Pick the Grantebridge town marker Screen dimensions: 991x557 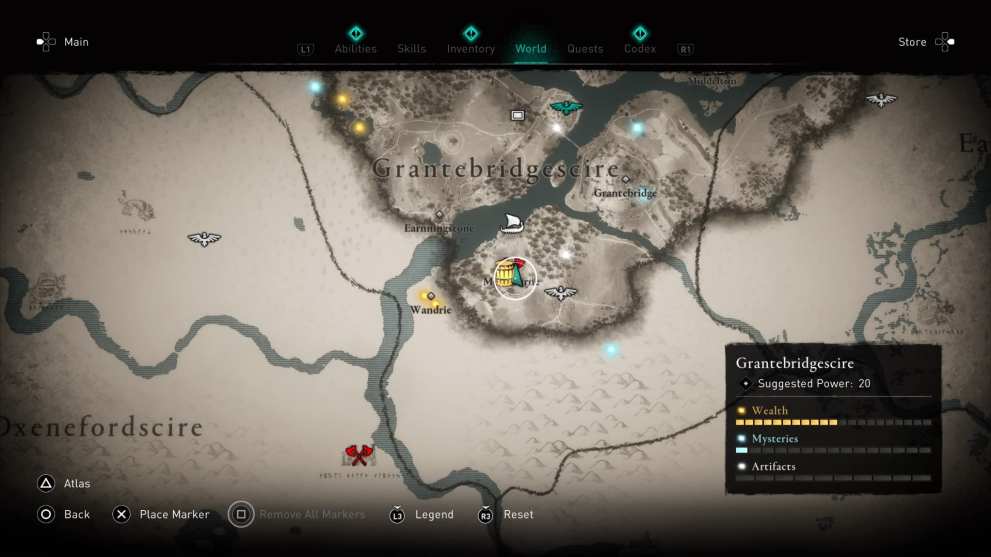click(626, 180)
